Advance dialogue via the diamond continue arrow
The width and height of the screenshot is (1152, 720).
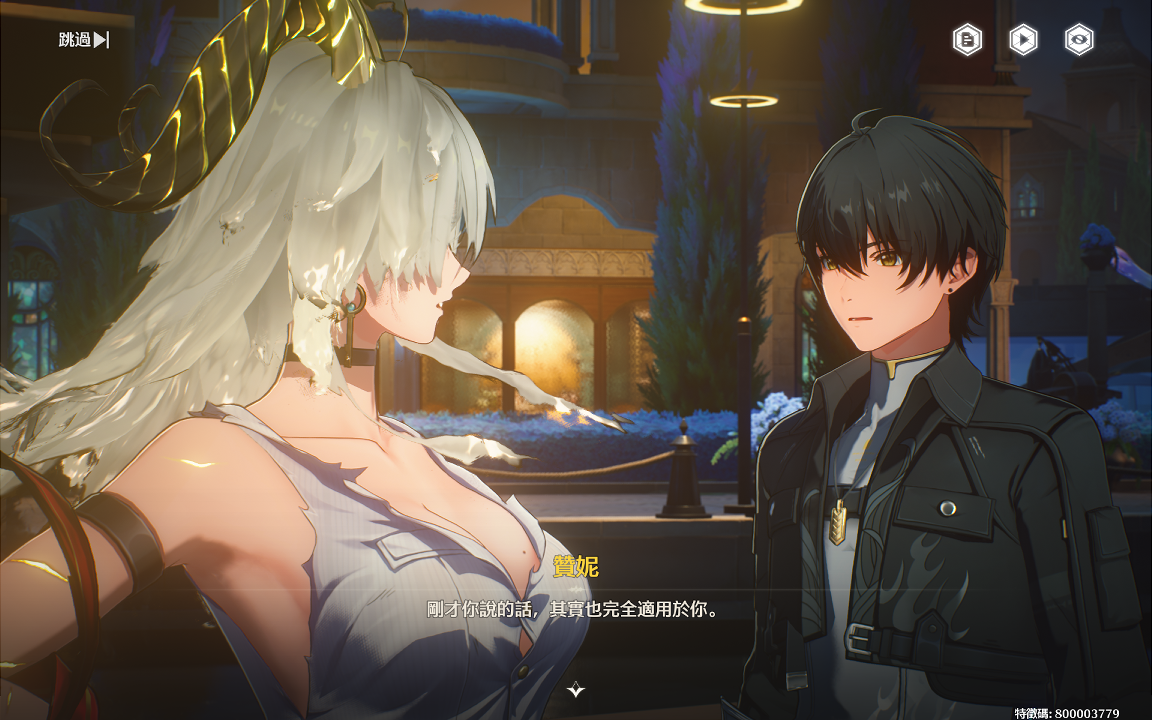point(576,689)
